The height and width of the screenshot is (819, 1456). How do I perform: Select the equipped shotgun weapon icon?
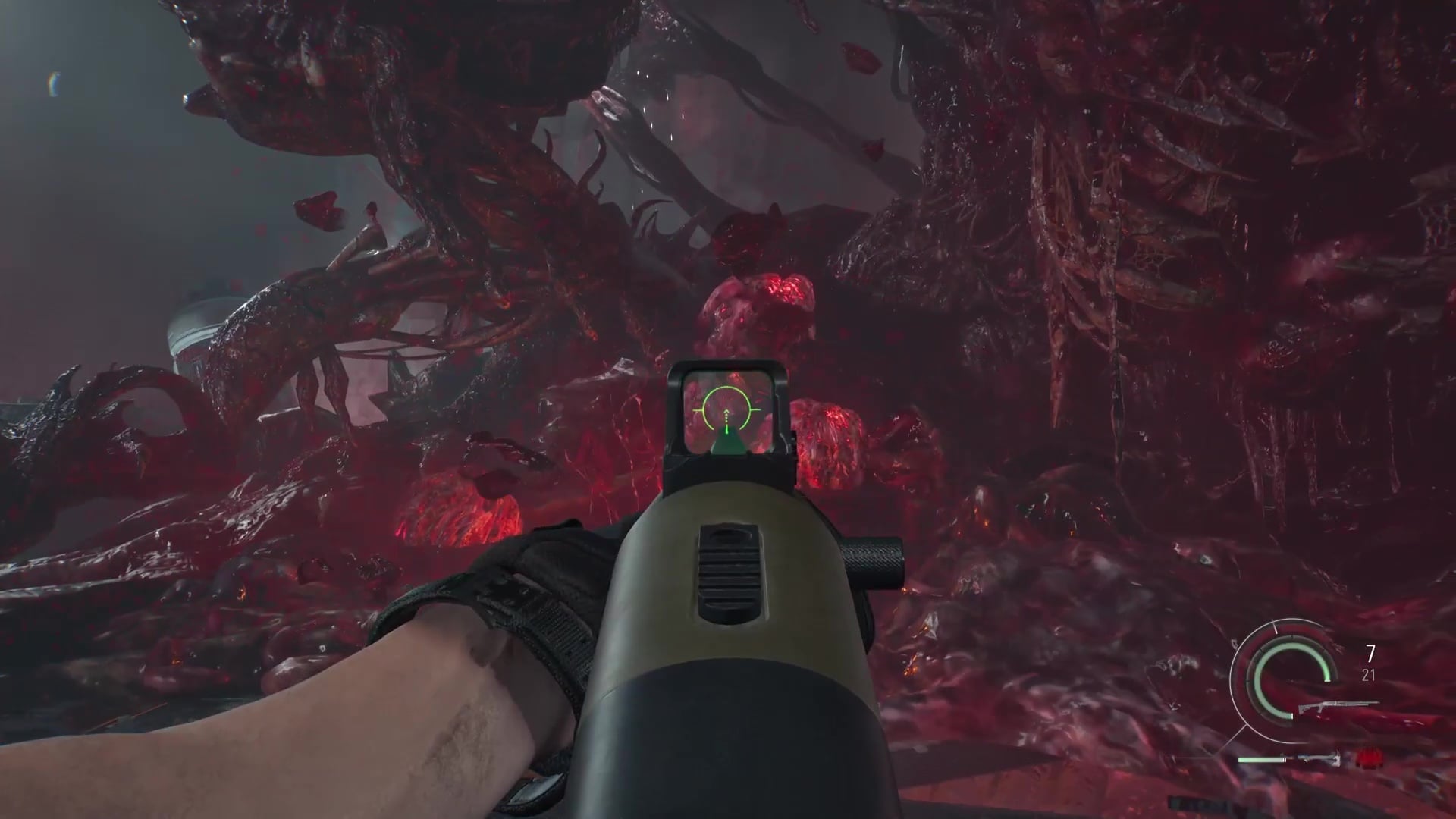pos(1336,707)
